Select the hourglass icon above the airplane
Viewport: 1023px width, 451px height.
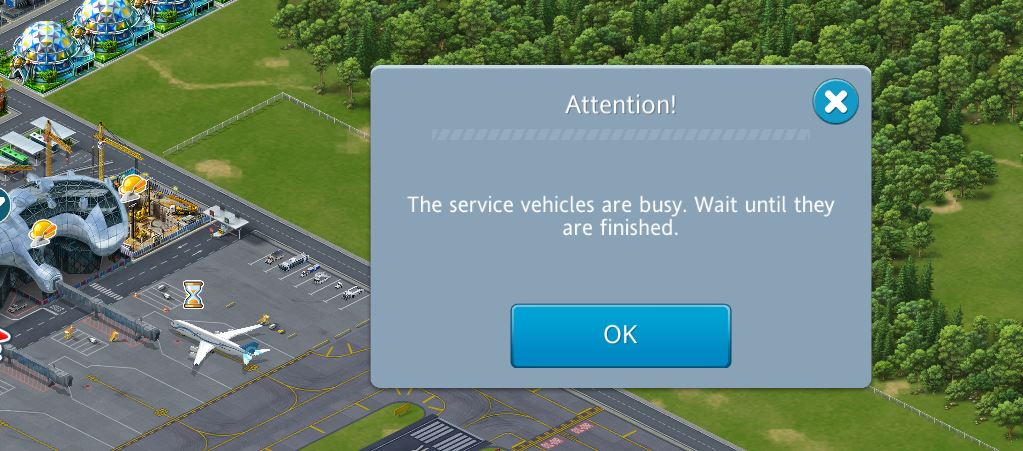[x=193, y=294]
